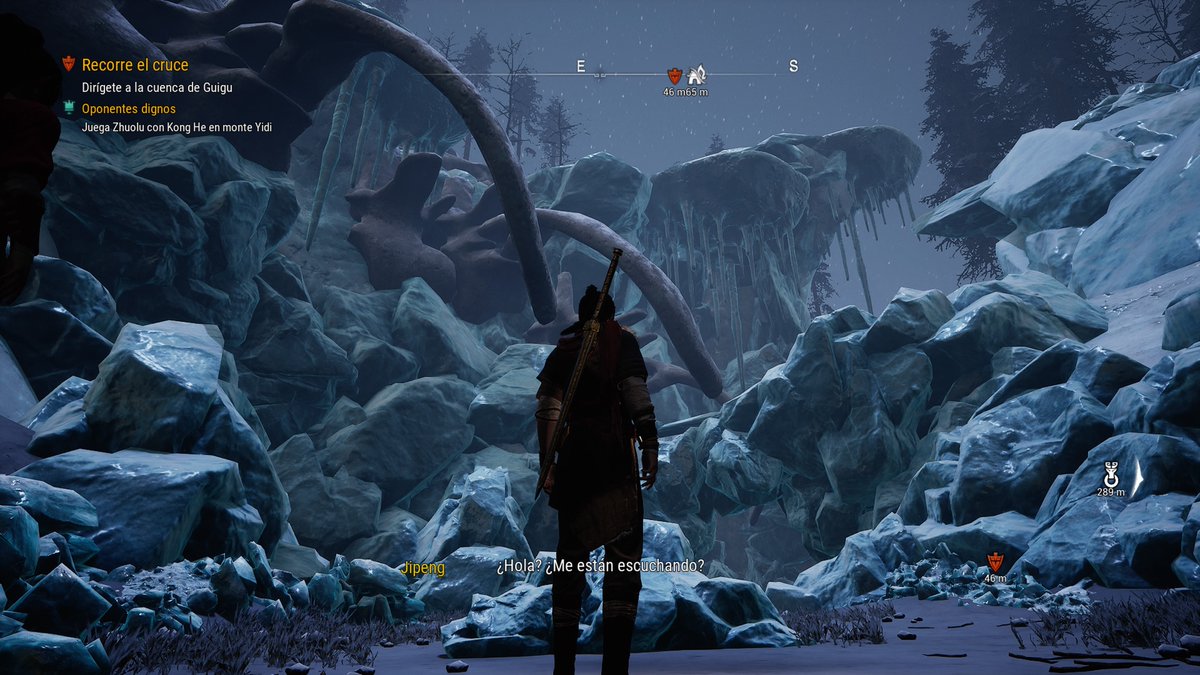
Task: Click the teal icon beside Oponentes dignos
Action: point(68,108)
